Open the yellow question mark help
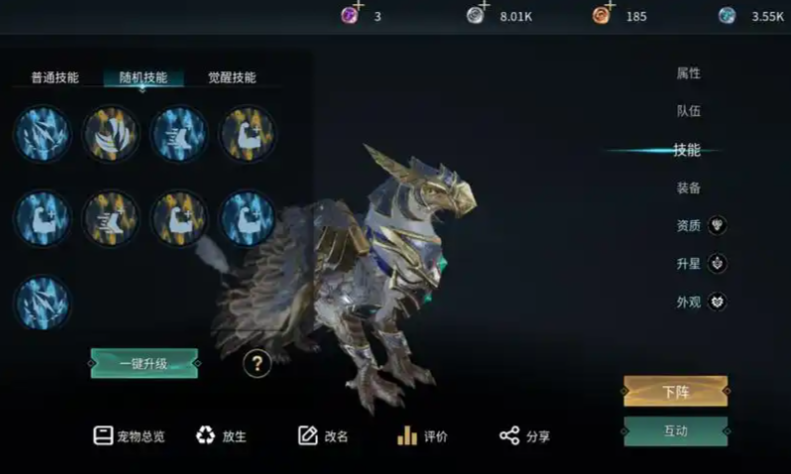 (257, 364)
